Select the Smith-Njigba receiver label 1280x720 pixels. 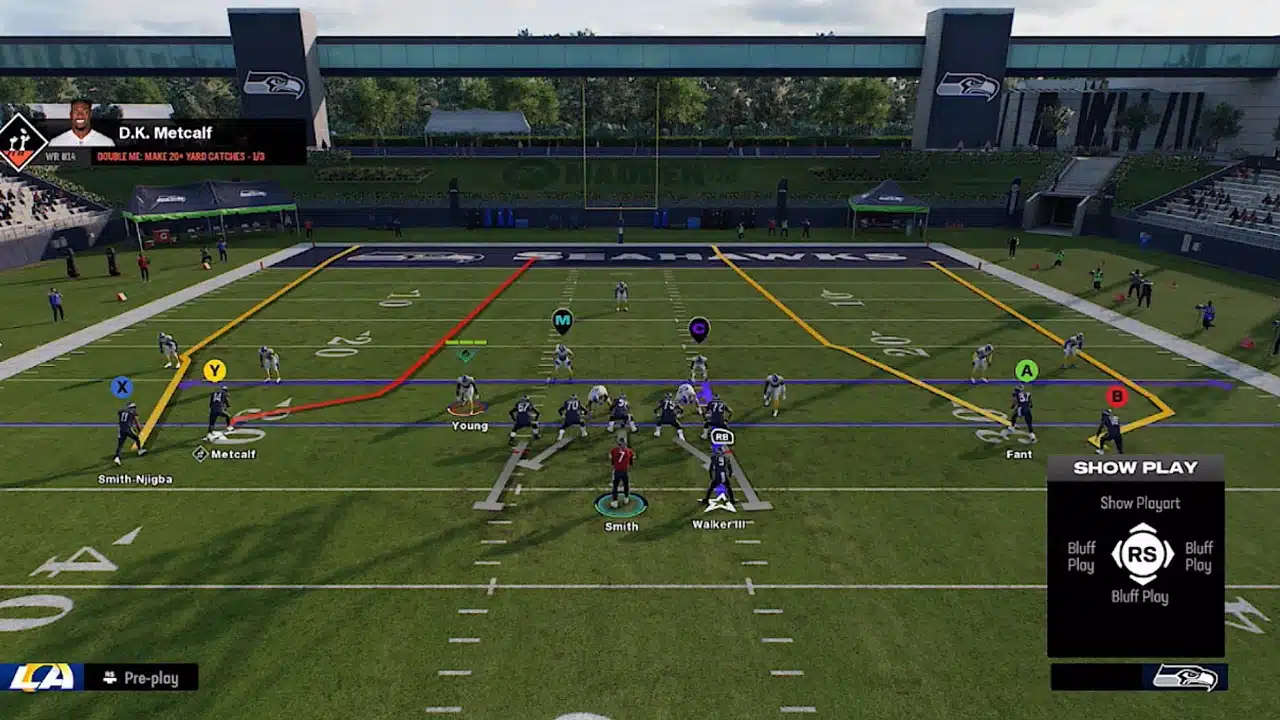pos(135,479)
